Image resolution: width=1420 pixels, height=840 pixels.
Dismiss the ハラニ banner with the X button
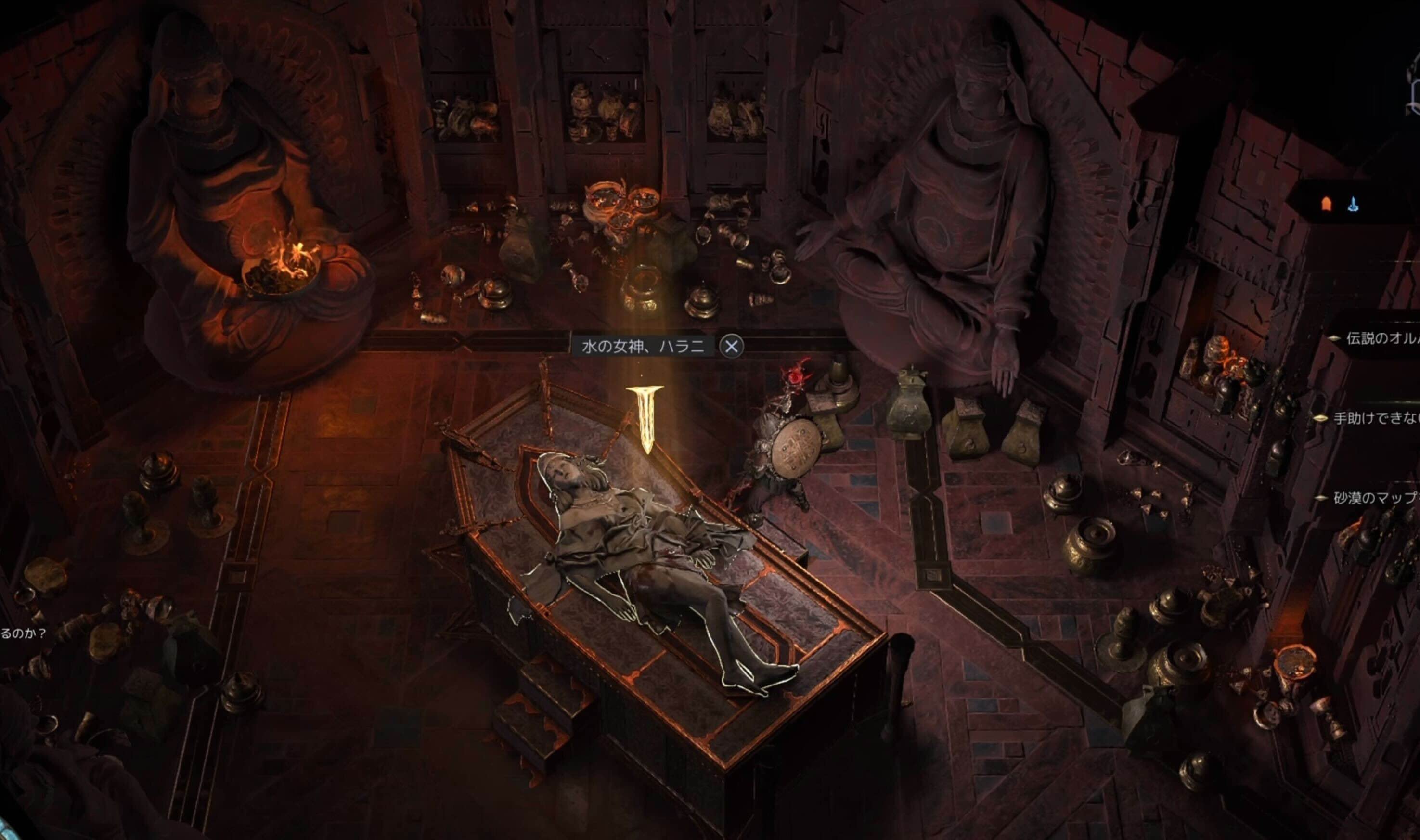[x=732, y=344]
